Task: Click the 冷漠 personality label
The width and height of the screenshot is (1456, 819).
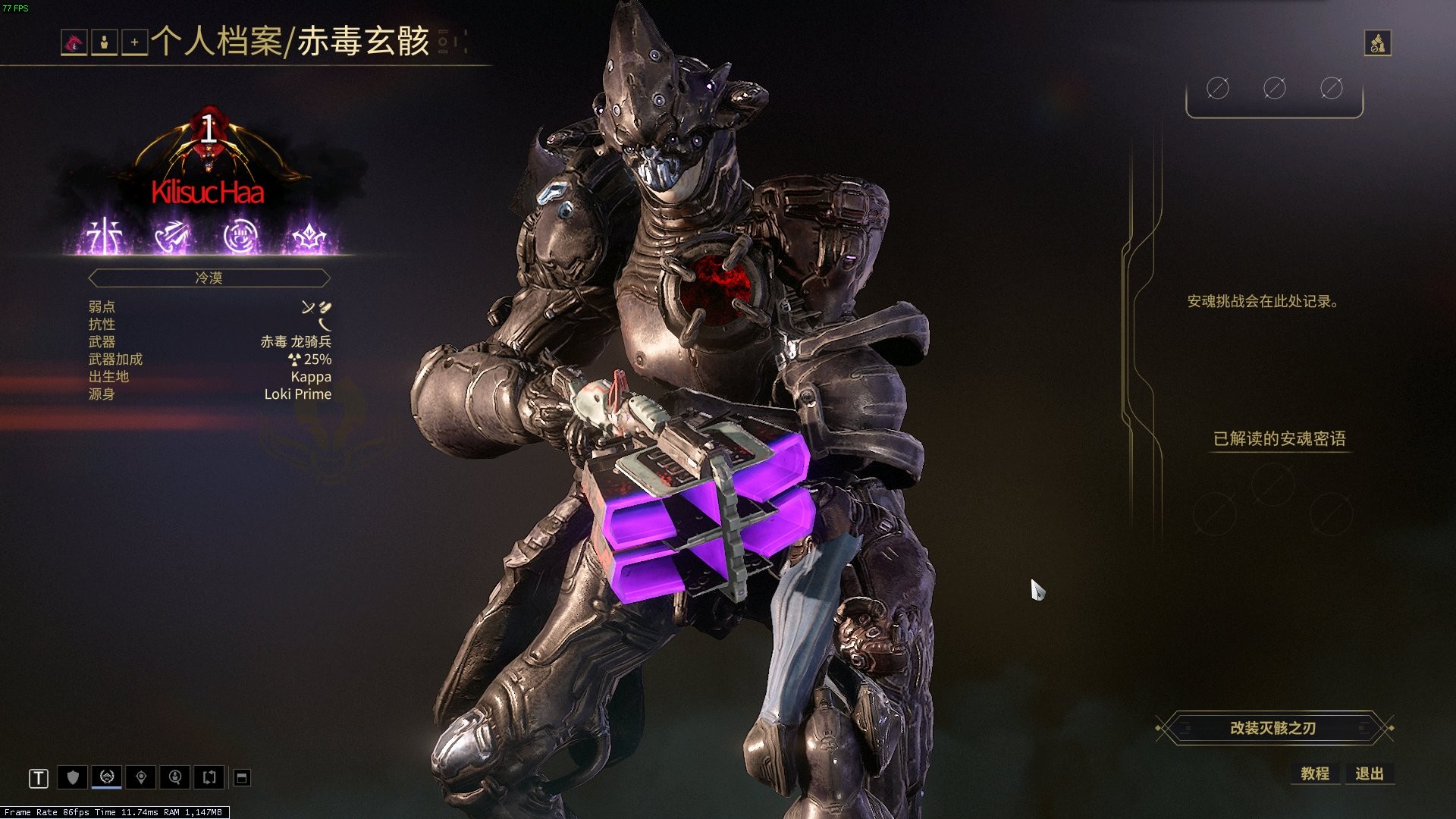Action: (x=209, y=278)
